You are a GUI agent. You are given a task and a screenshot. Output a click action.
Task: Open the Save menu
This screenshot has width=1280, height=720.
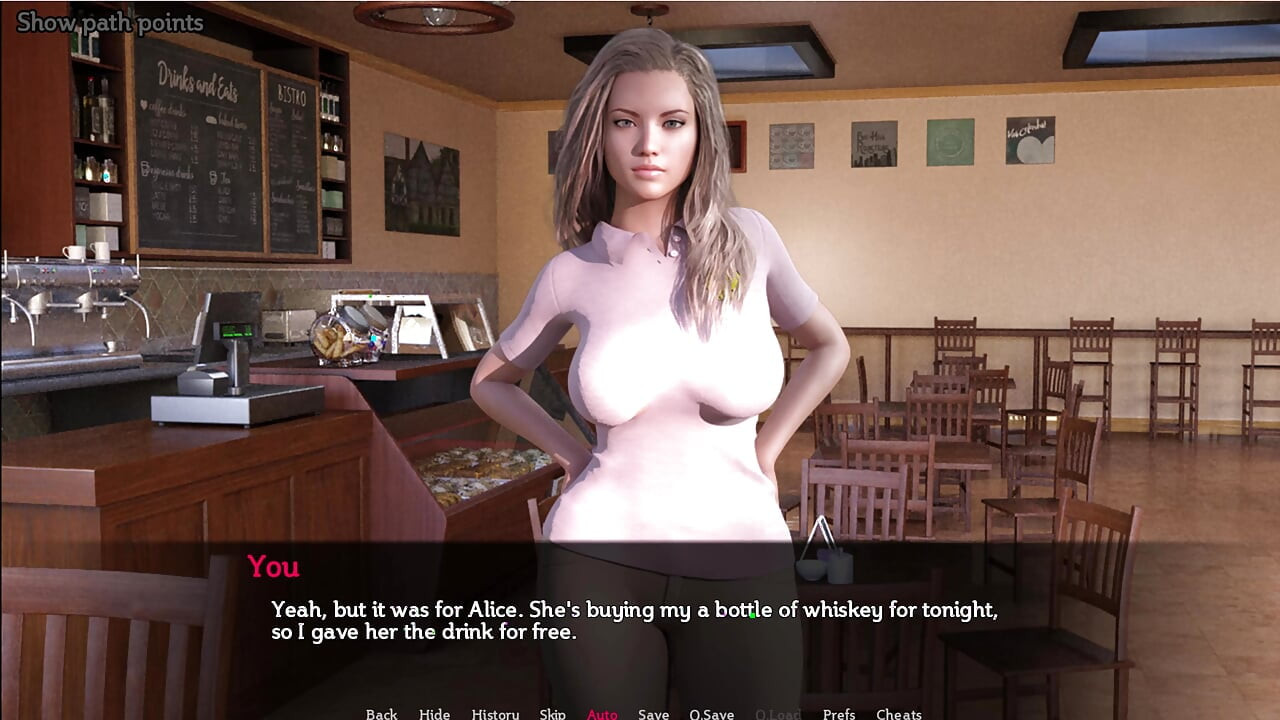coord(653,713)
